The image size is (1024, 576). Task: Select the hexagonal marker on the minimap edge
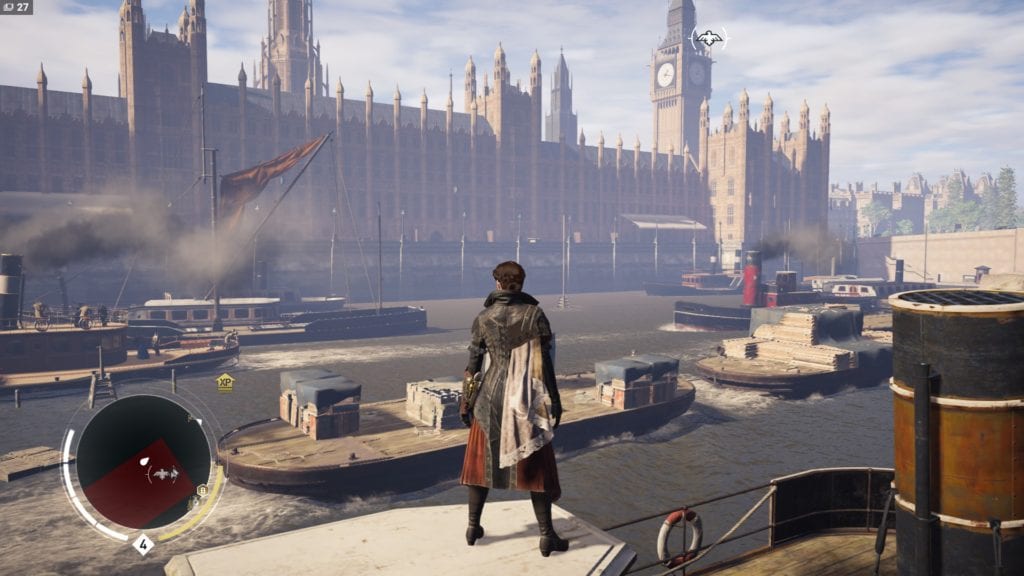(x=201, y=490)
